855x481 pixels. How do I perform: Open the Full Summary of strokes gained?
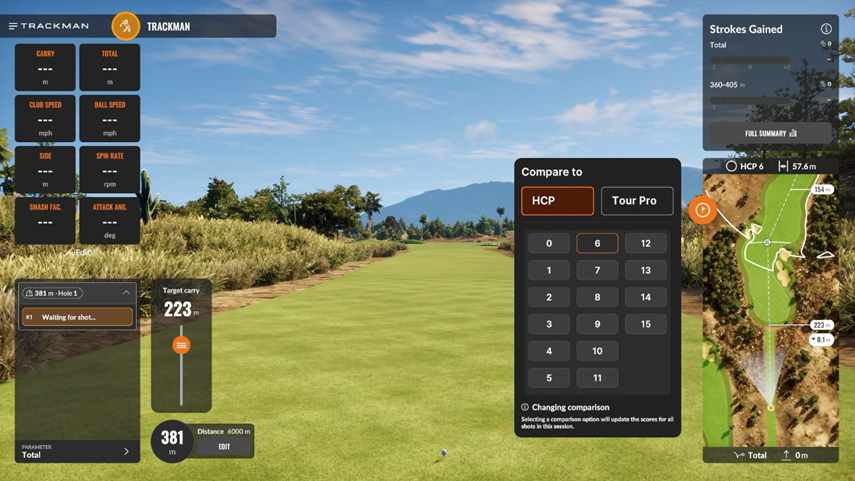pyautogui.click(x=770, y=133)
